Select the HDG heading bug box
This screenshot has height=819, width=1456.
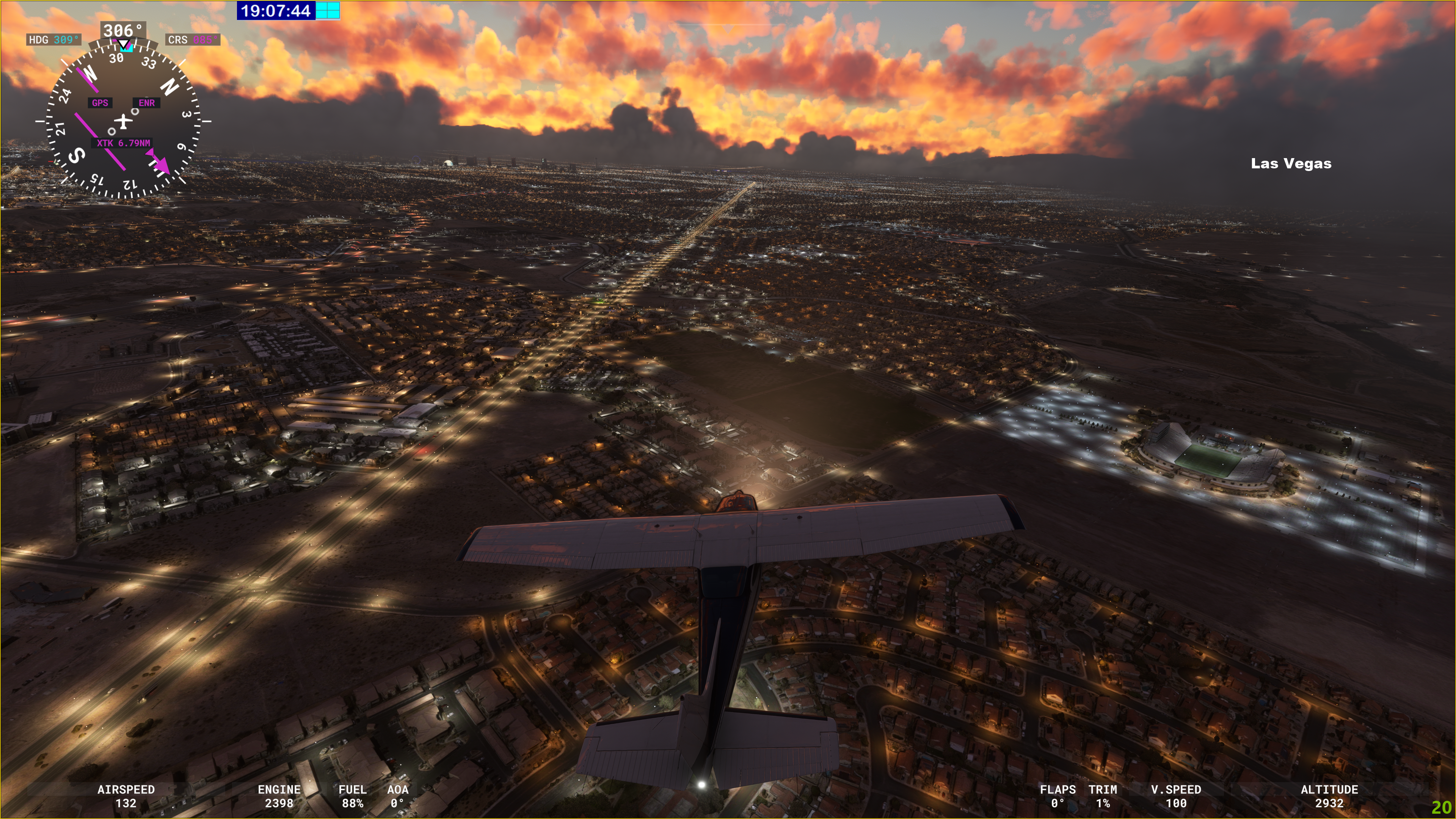54,39
